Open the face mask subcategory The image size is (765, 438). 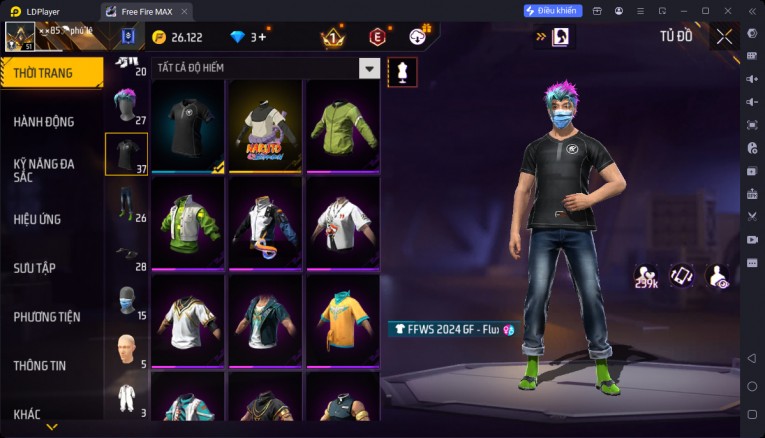[x=126, y=302]
